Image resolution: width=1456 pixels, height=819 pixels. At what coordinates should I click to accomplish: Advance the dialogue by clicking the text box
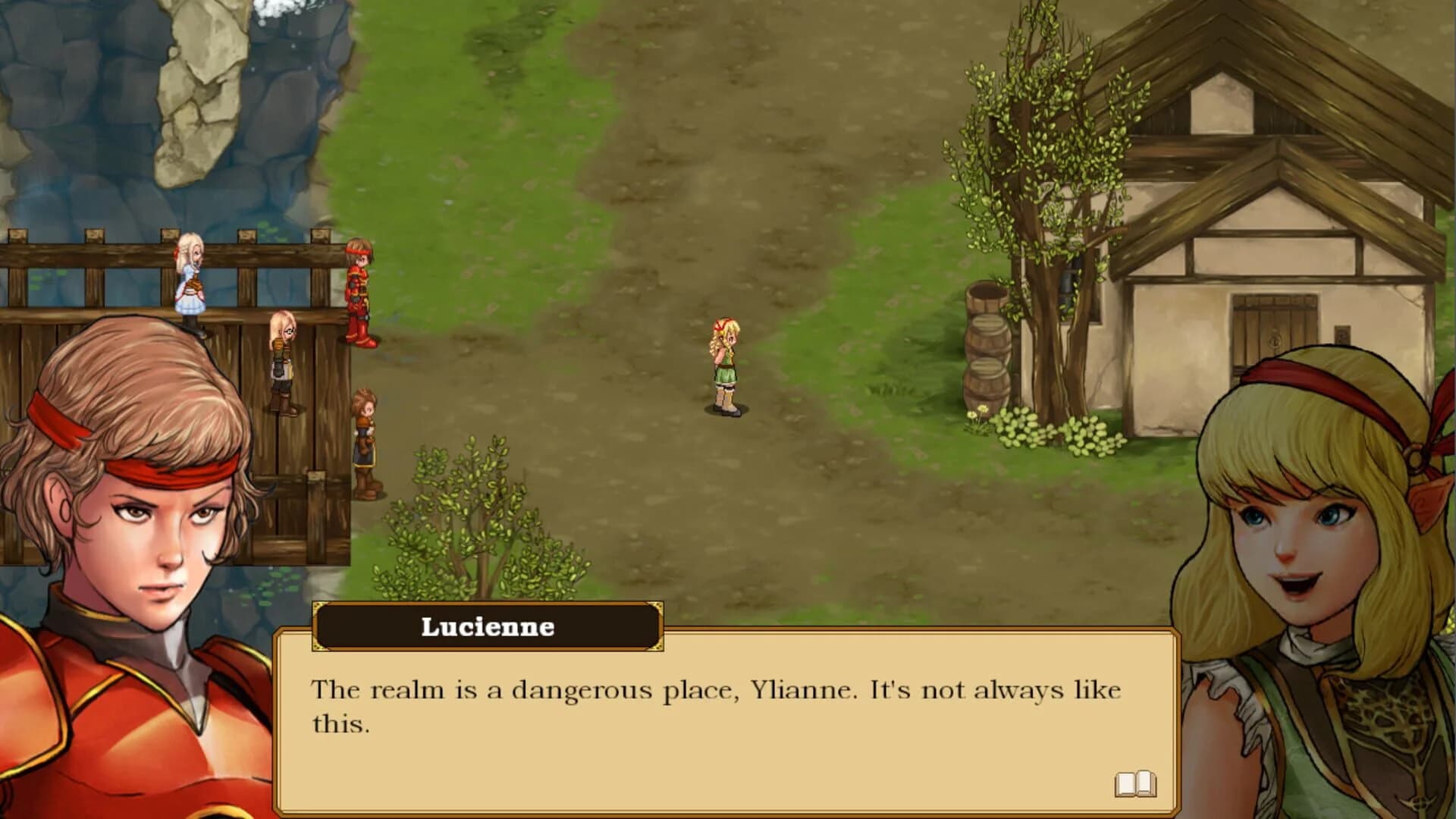click(720, 720)
